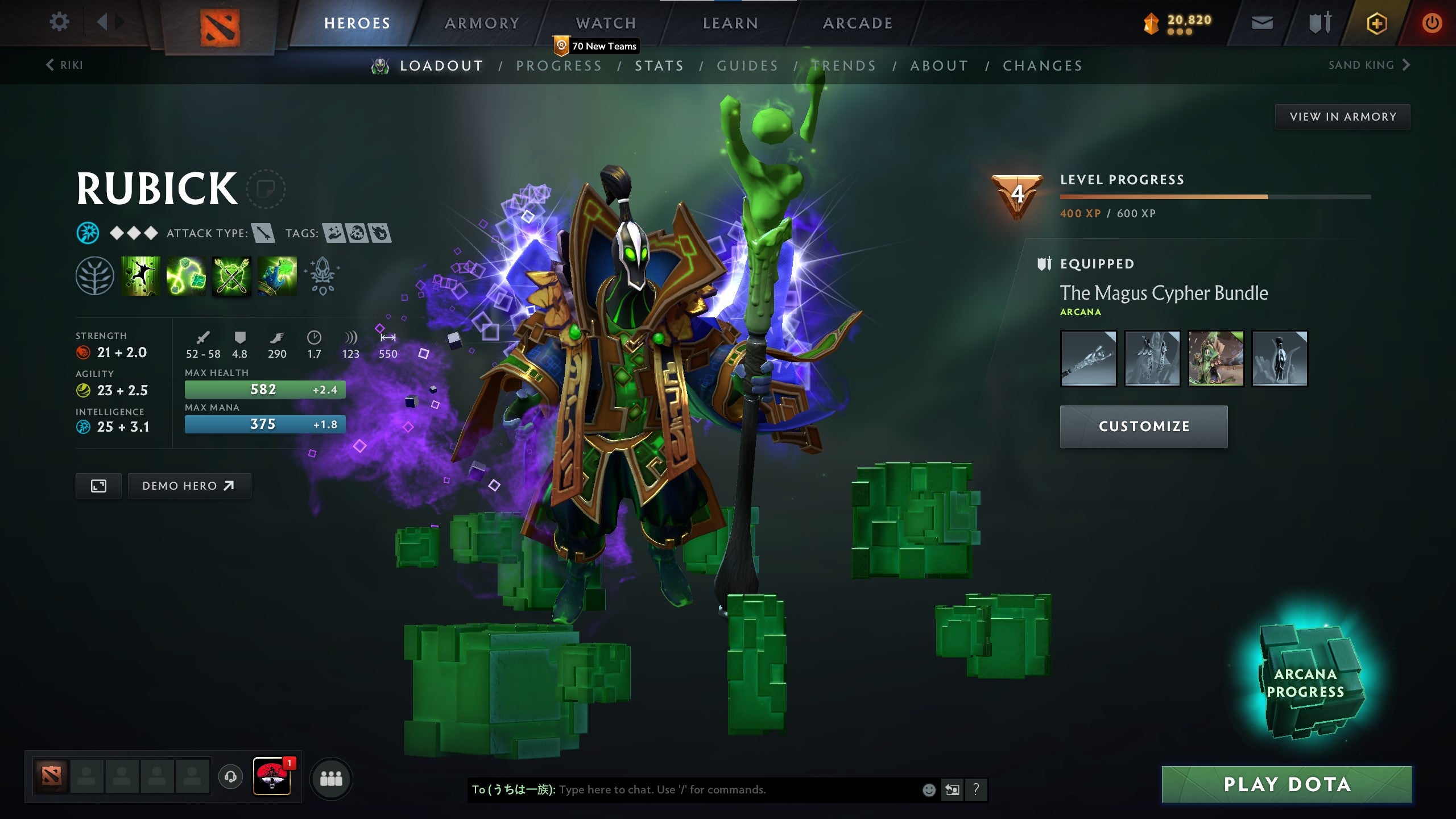This screenshot has height=819, width=1456.
Task: Click CUSTOMIZE under The Magus Cypher Bundle
Action: point(1144,425)
